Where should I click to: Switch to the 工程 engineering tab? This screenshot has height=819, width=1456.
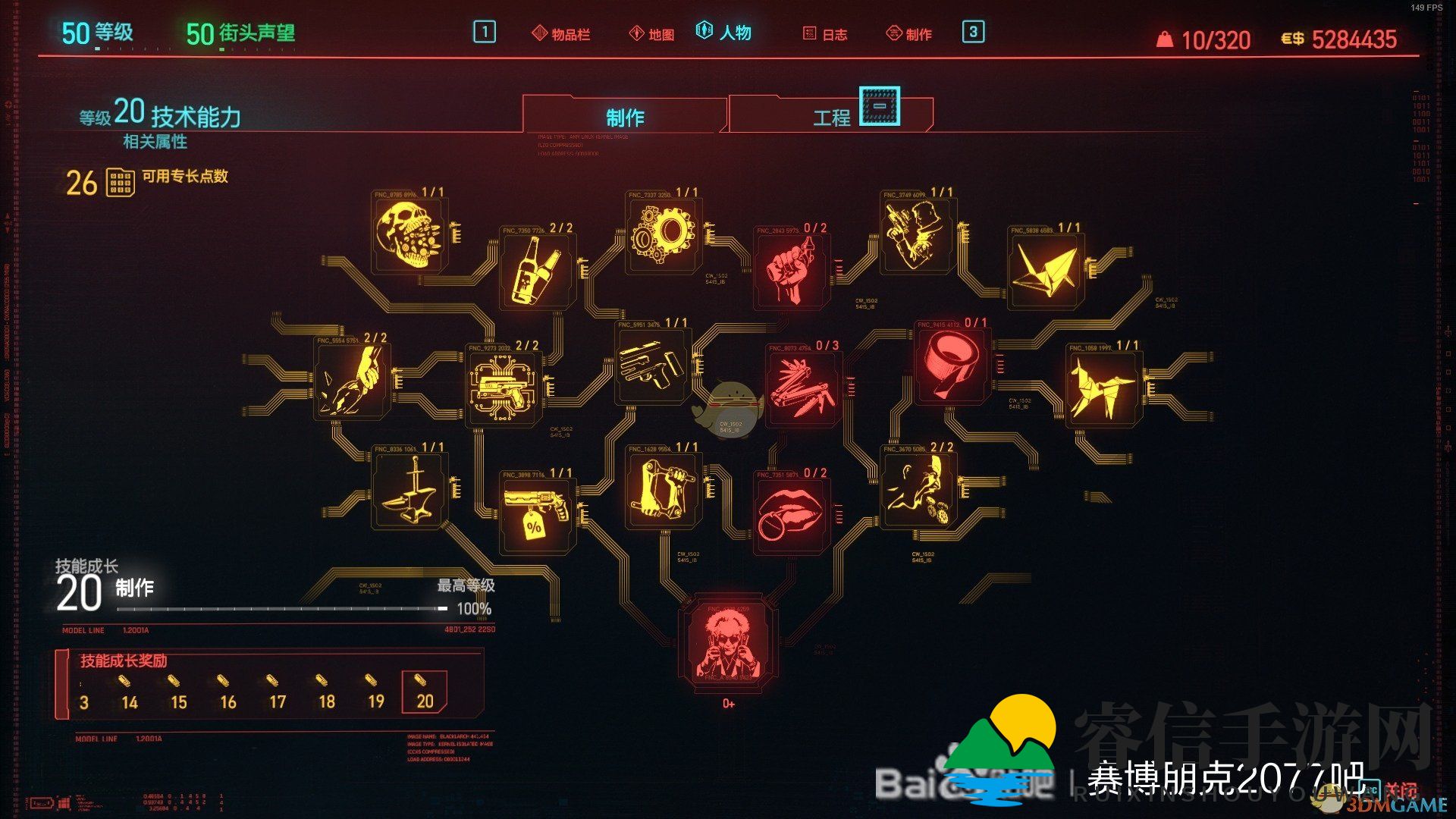(x=831, y=118)
